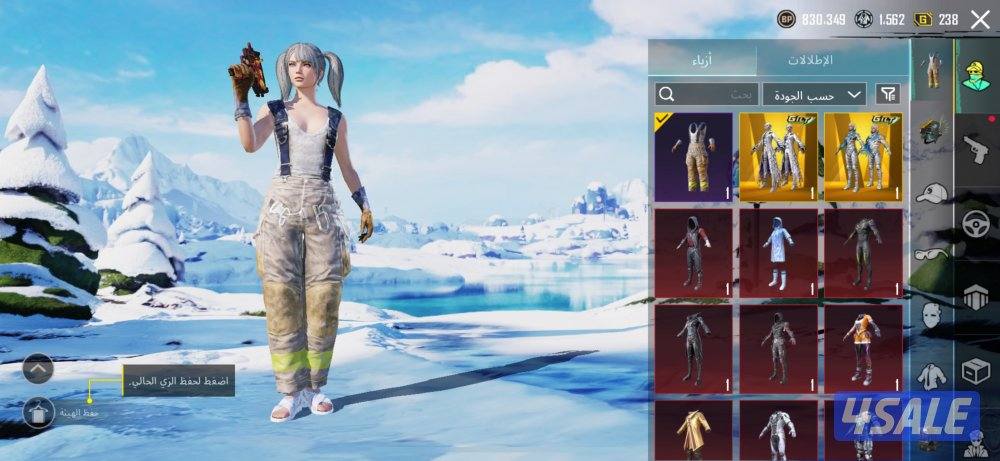The width and height of the screenshot is (1000, 461).
Task: Select the equipped tan overalls outfit
Action: click(693, 157)
